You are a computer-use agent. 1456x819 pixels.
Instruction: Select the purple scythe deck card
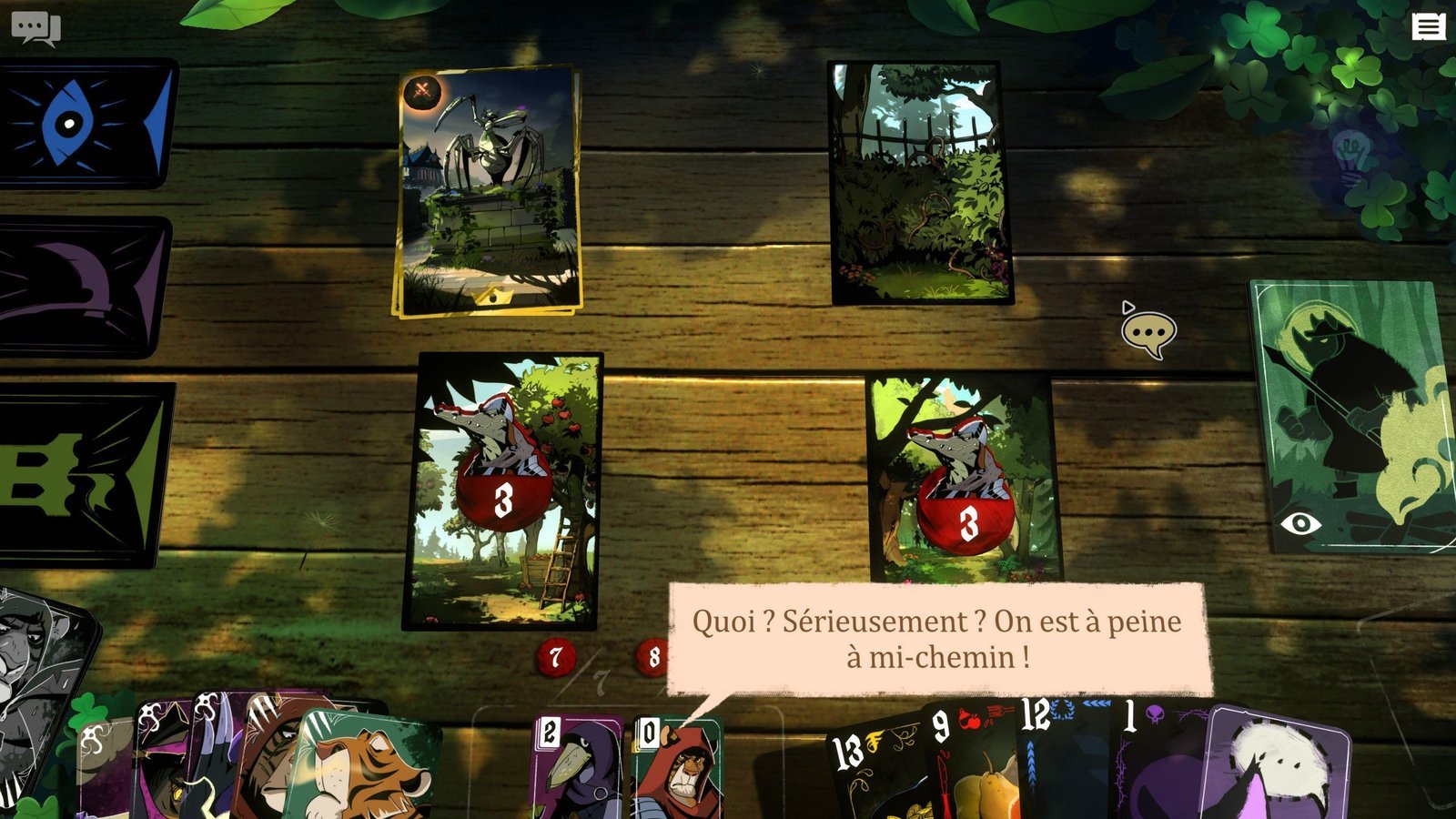point(84,287)
